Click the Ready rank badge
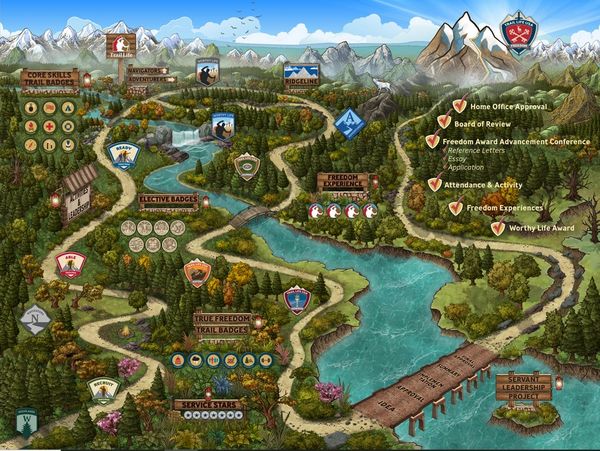The image size is (600, 451). (x=123, y=157)
